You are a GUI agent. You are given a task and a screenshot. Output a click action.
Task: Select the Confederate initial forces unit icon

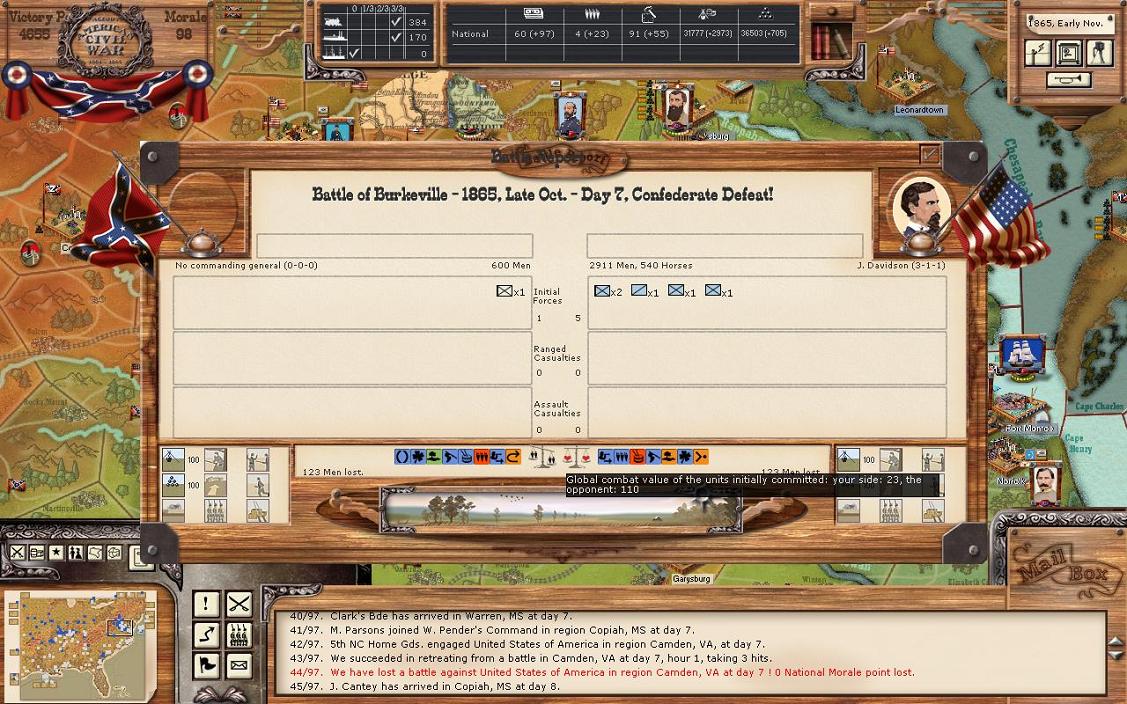pyautogui.click(x=505, y=291)
